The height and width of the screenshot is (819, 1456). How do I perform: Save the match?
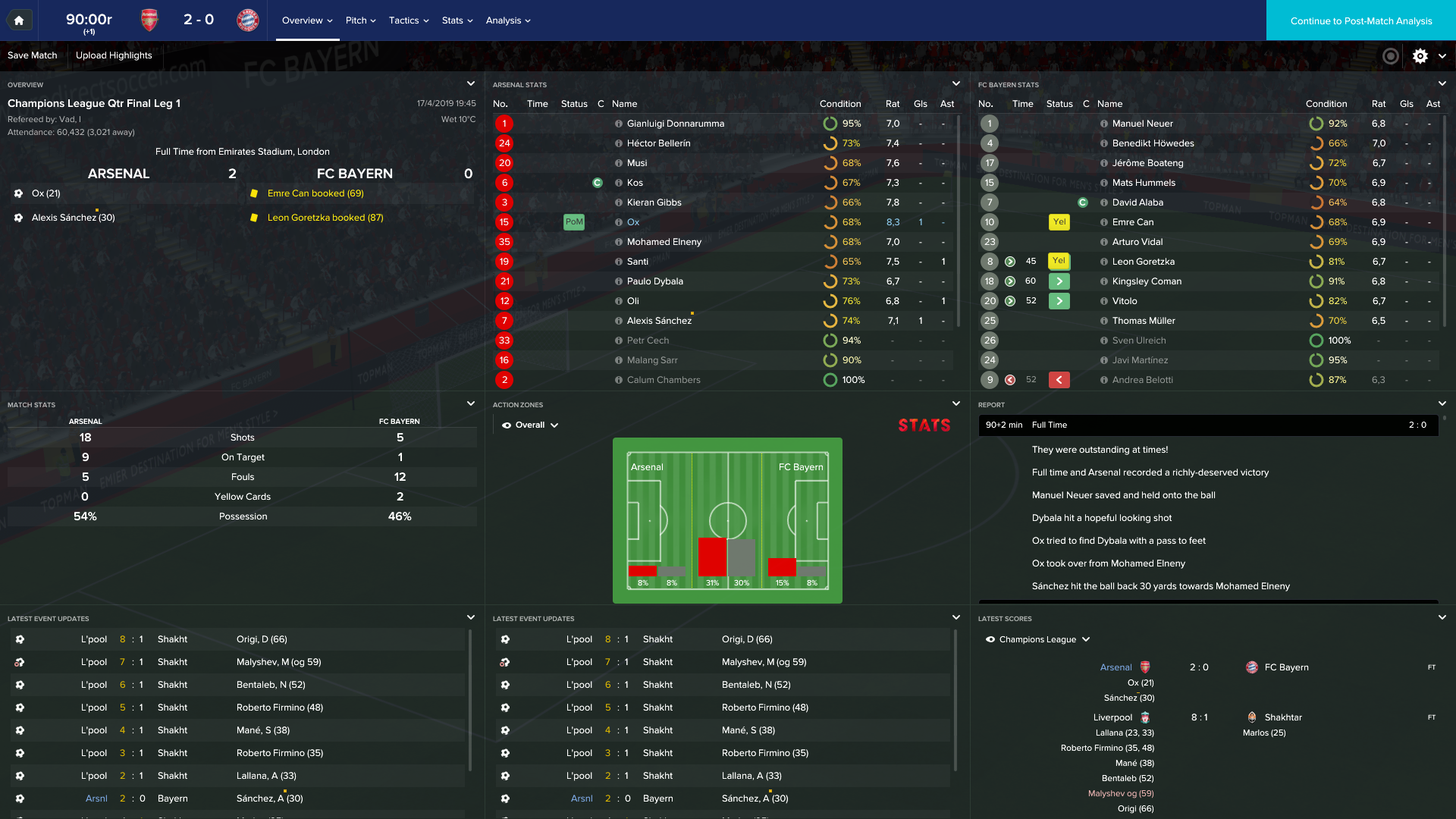[33, 55]
